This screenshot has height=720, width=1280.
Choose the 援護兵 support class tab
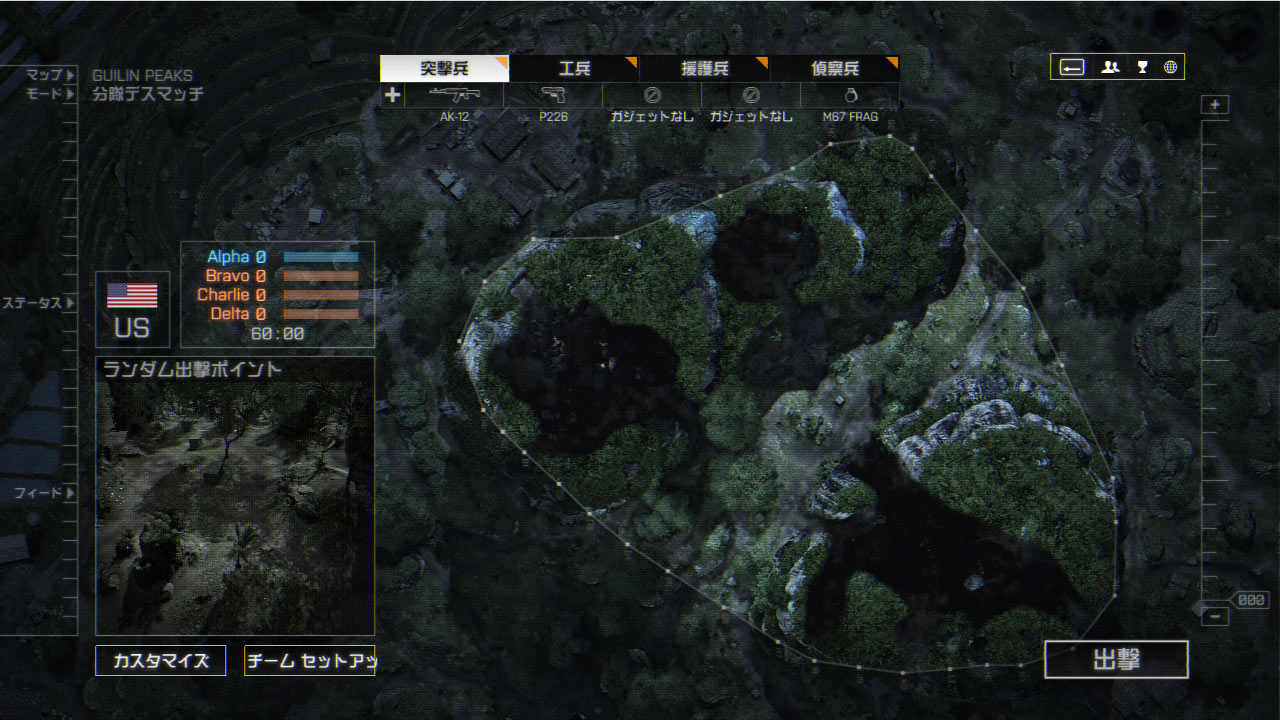click(x=704, y=69)
